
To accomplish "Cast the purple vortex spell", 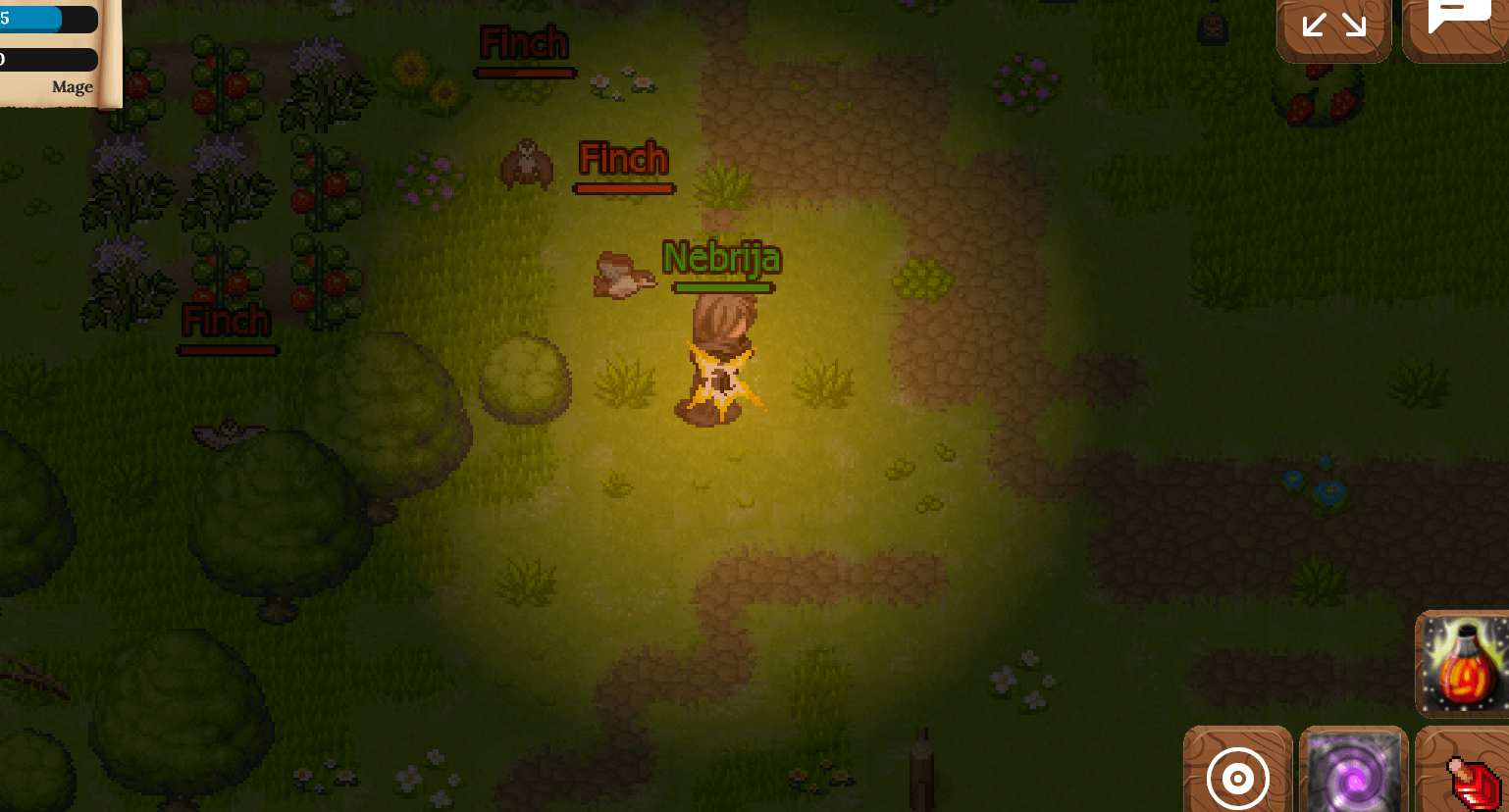I will 1354,778.
